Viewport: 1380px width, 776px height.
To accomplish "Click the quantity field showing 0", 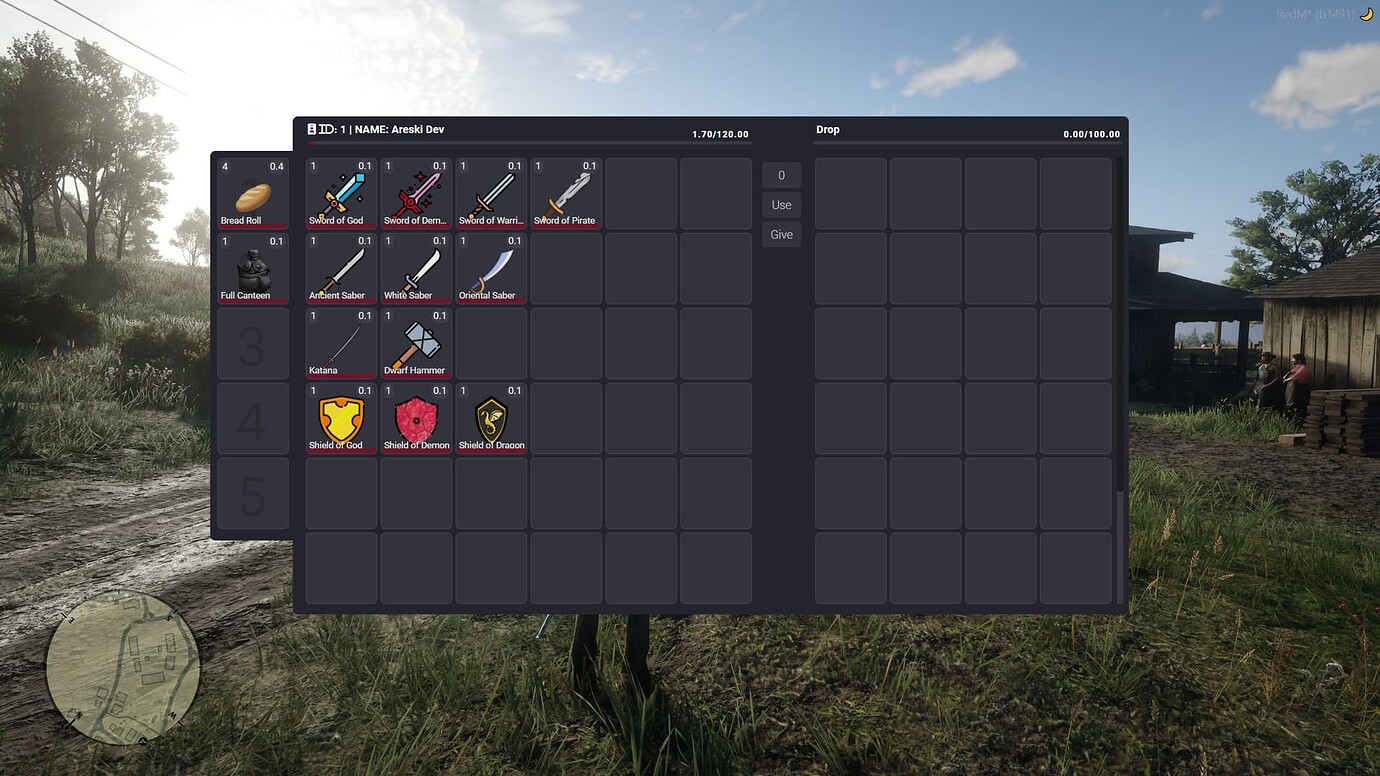I will click(x=781, y=174).
